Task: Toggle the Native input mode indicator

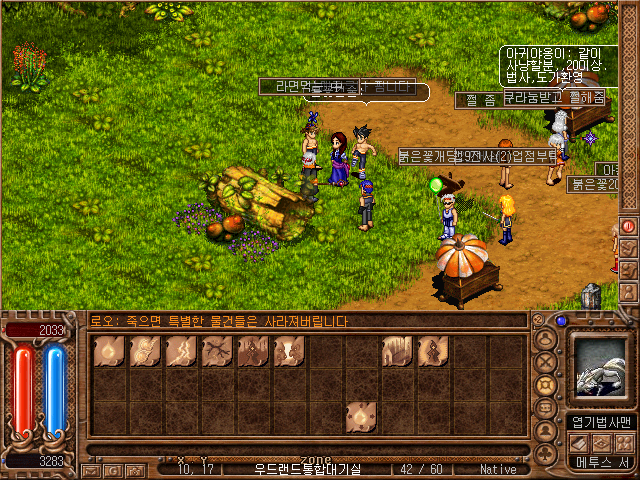Action: (498, 469)
